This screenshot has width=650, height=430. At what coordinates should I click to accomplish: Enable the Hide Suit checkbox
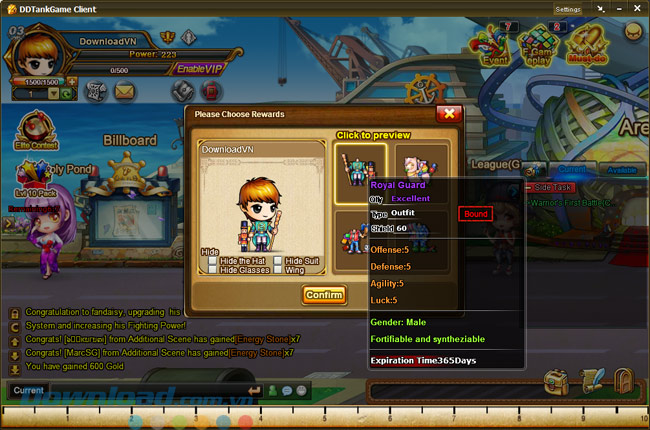click(x=277, y=261)
